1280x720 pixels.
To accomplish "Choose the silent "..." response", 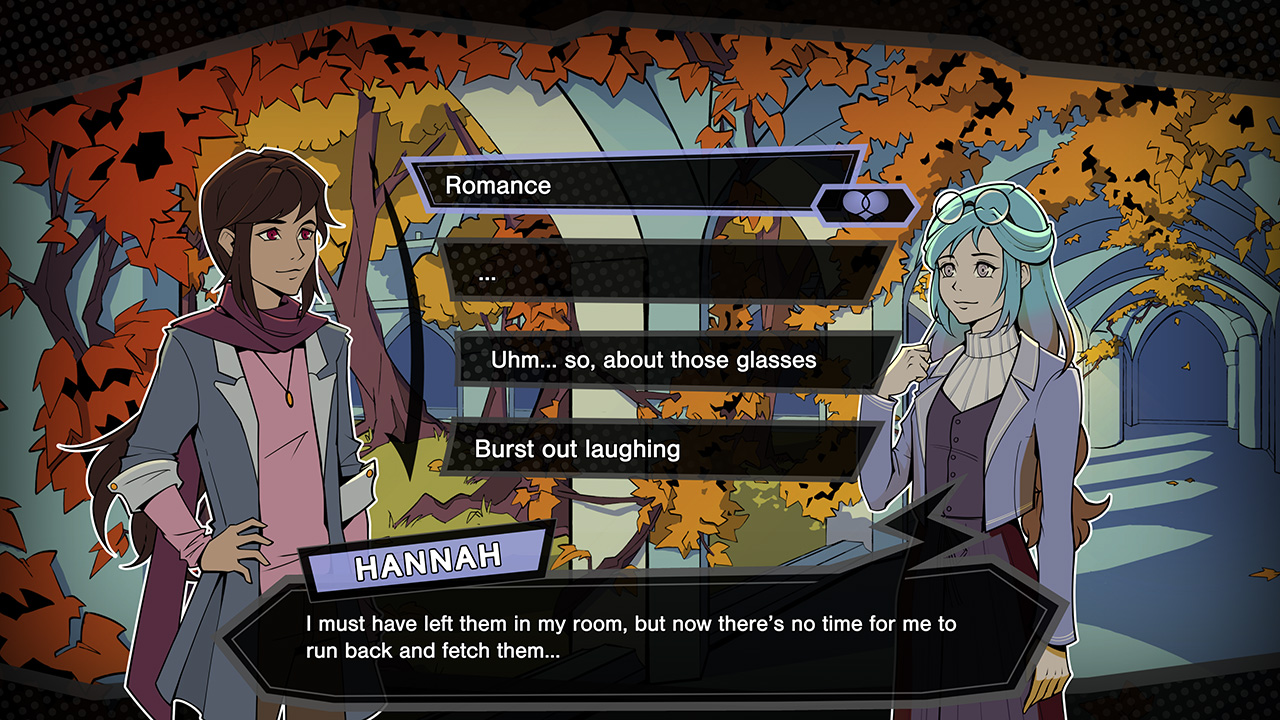I will (660, 272).
